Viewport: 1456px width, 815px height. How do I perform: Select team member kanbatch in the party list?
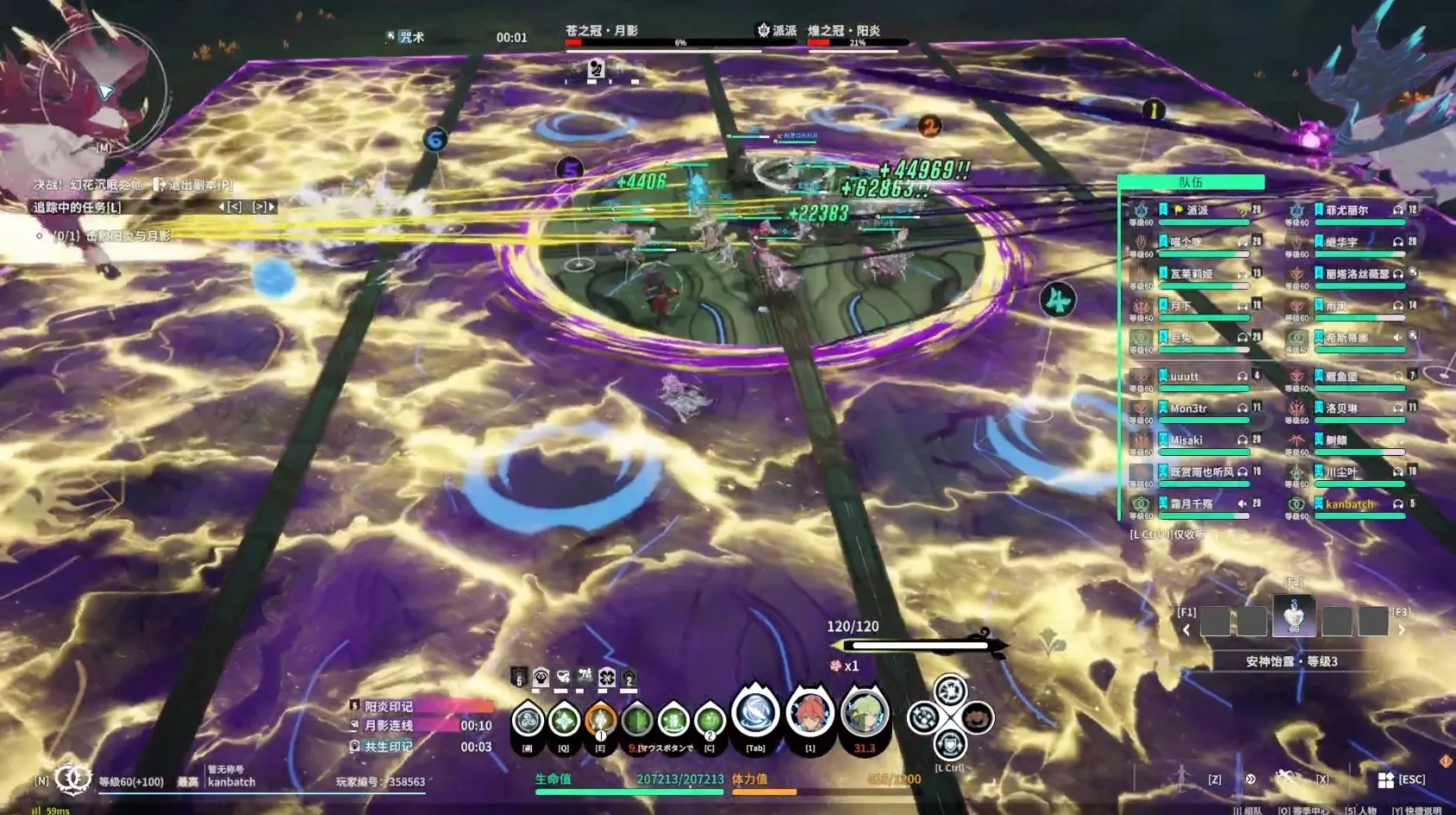pyautogui.click(x=1349, y=504)
